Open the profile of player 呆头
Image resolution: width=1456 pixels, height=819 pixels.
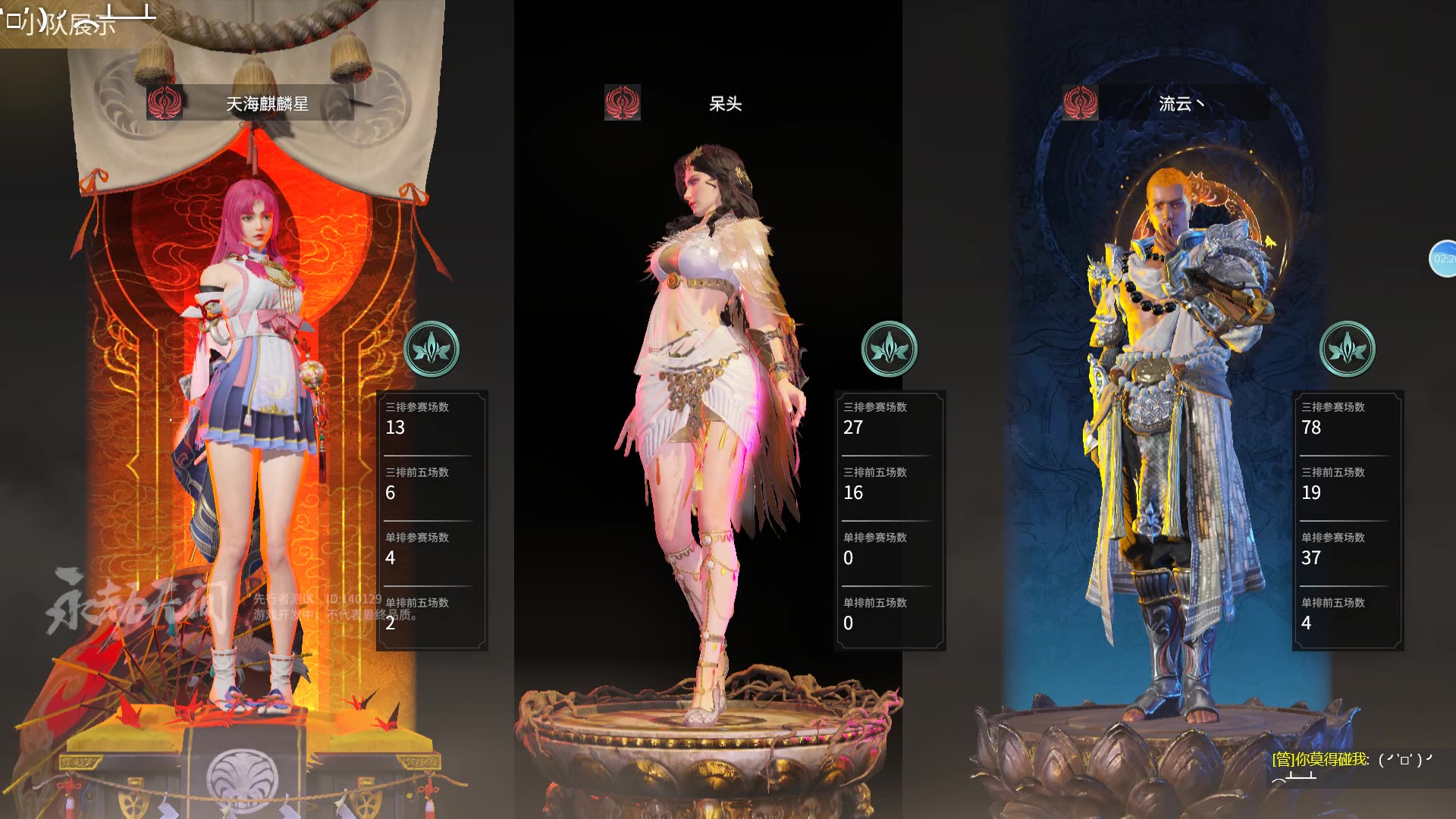(725, 104)
